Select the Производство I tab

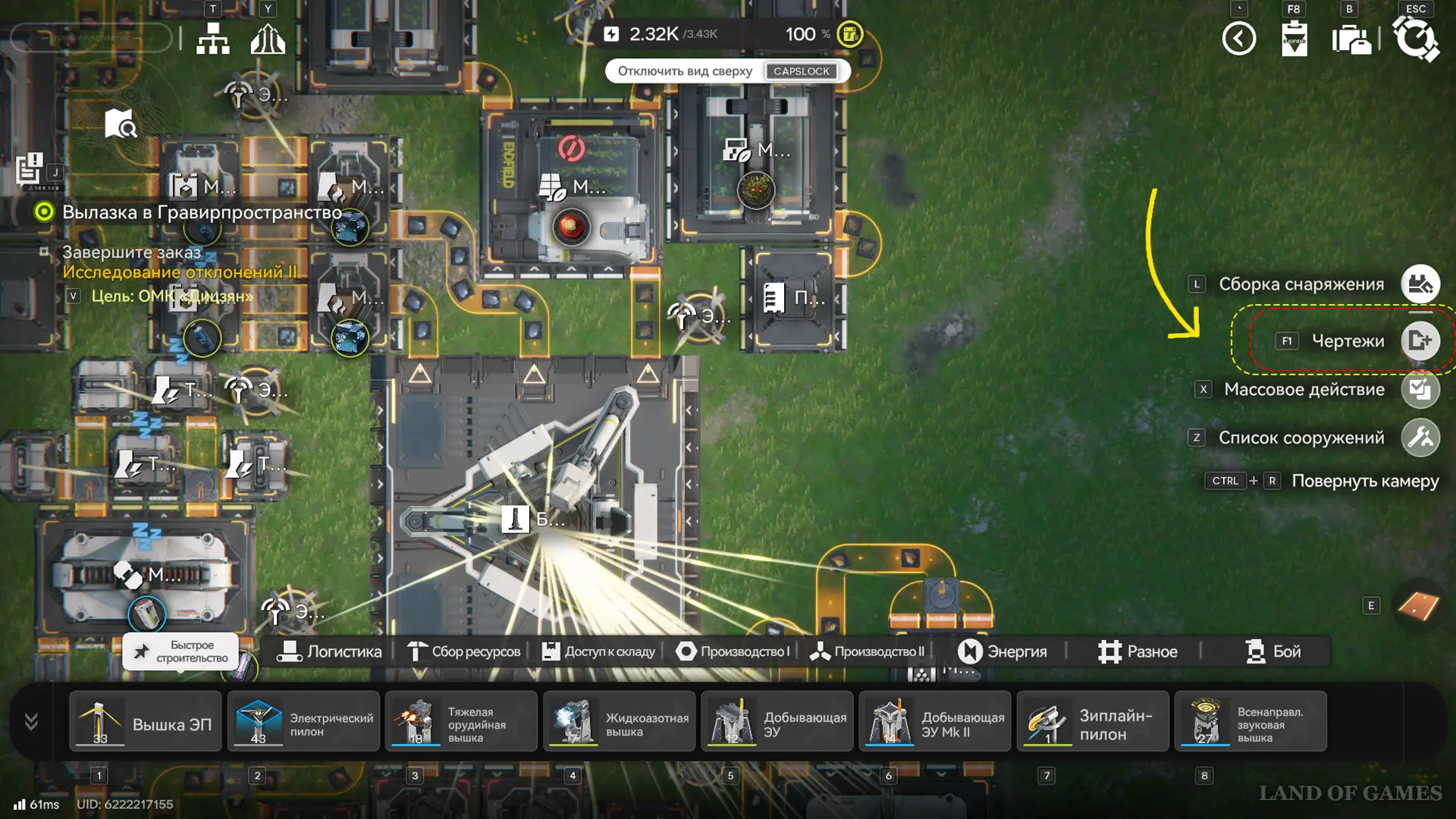[x=733, y=651]
